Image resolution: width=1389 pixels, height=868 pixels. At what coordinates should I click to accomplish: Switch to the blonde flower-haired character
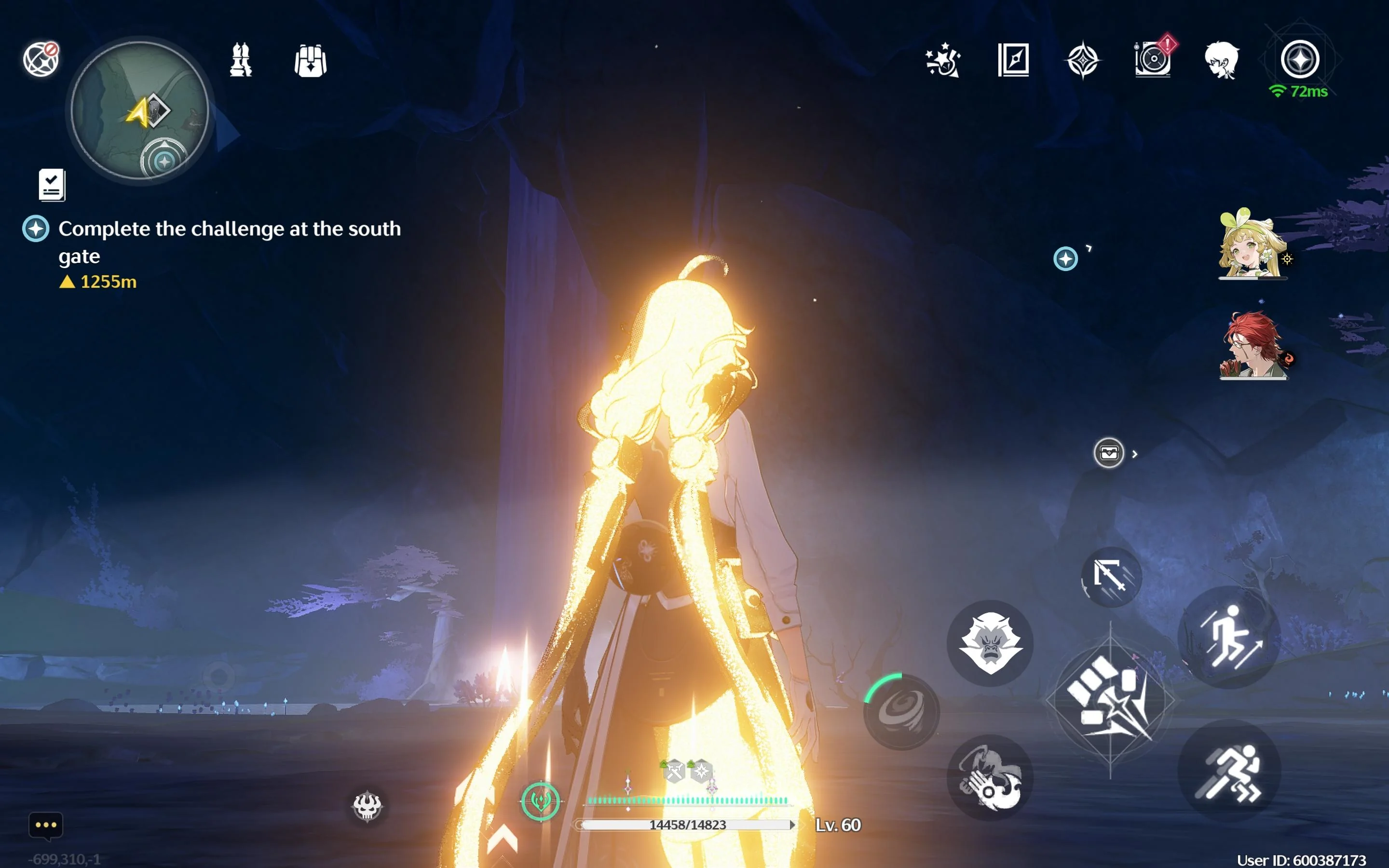tap(1251, 244)
